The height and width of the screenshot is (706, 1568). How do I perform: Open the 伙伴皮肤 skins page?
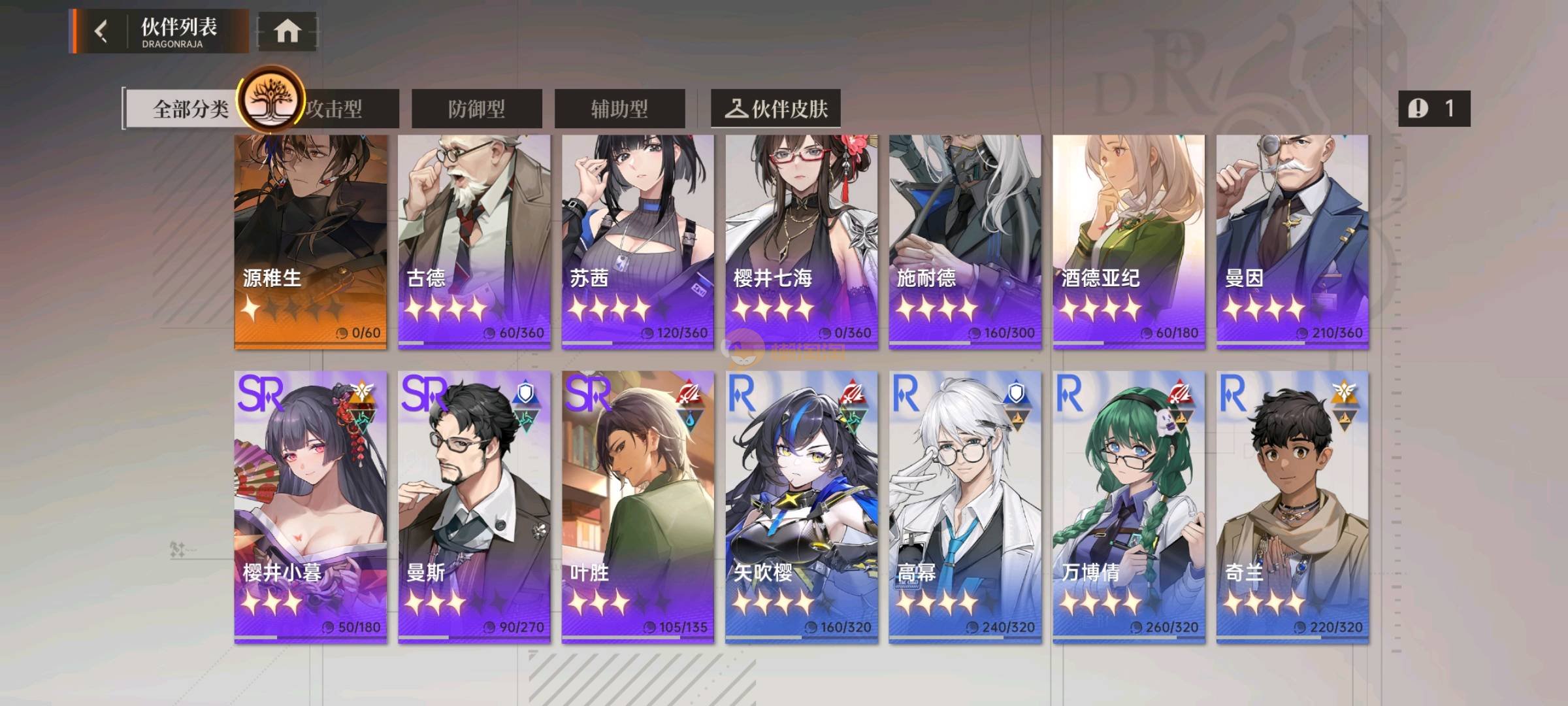point(776,109)
